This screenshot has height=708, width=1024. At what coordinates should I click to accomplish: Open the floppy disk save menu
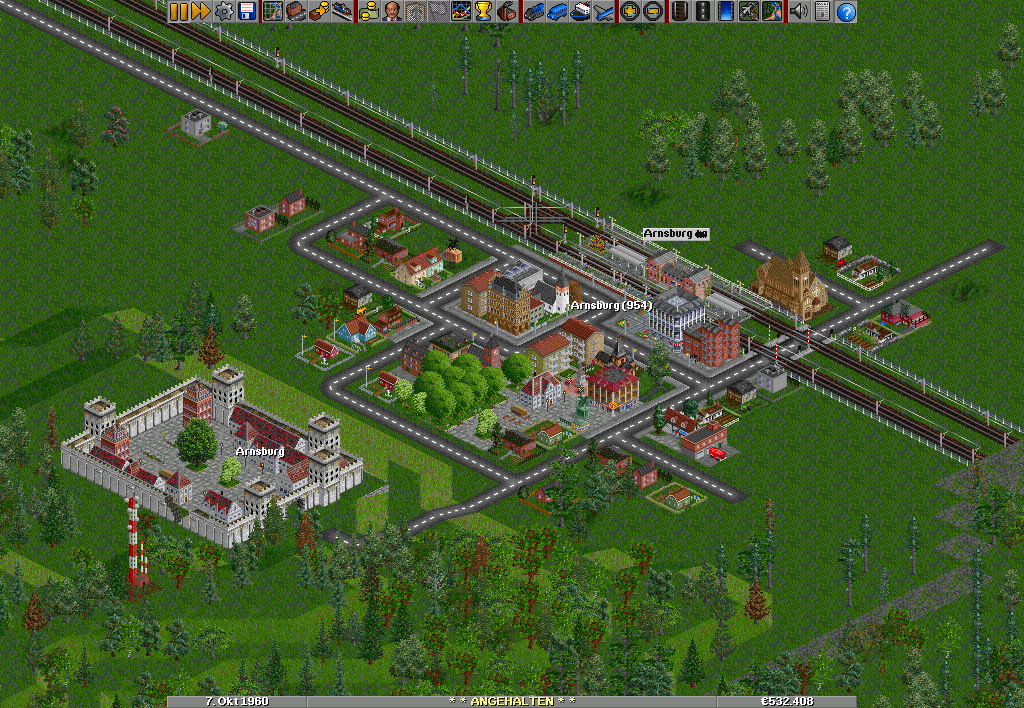[x=246, y=12]
